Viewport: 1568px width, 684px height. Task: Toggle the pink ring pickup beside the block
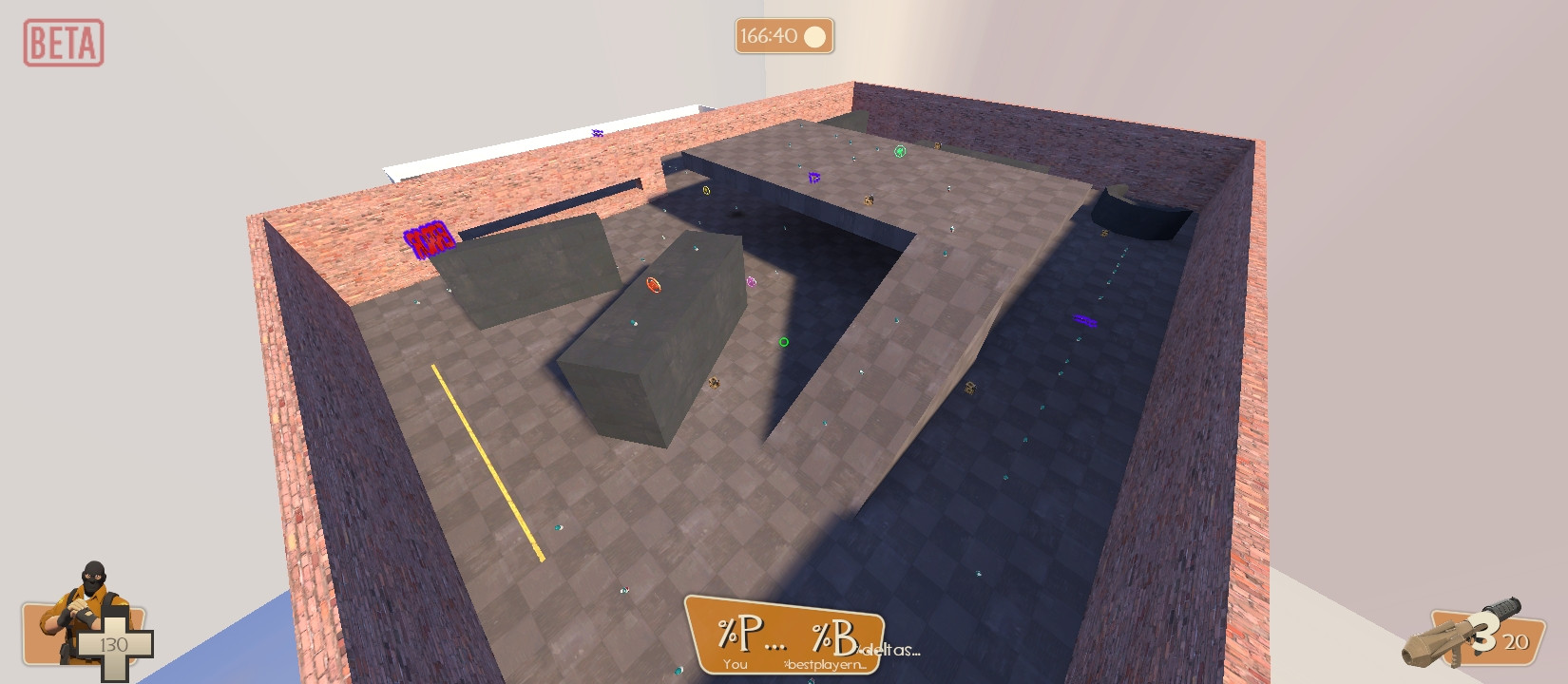[751, 280]
